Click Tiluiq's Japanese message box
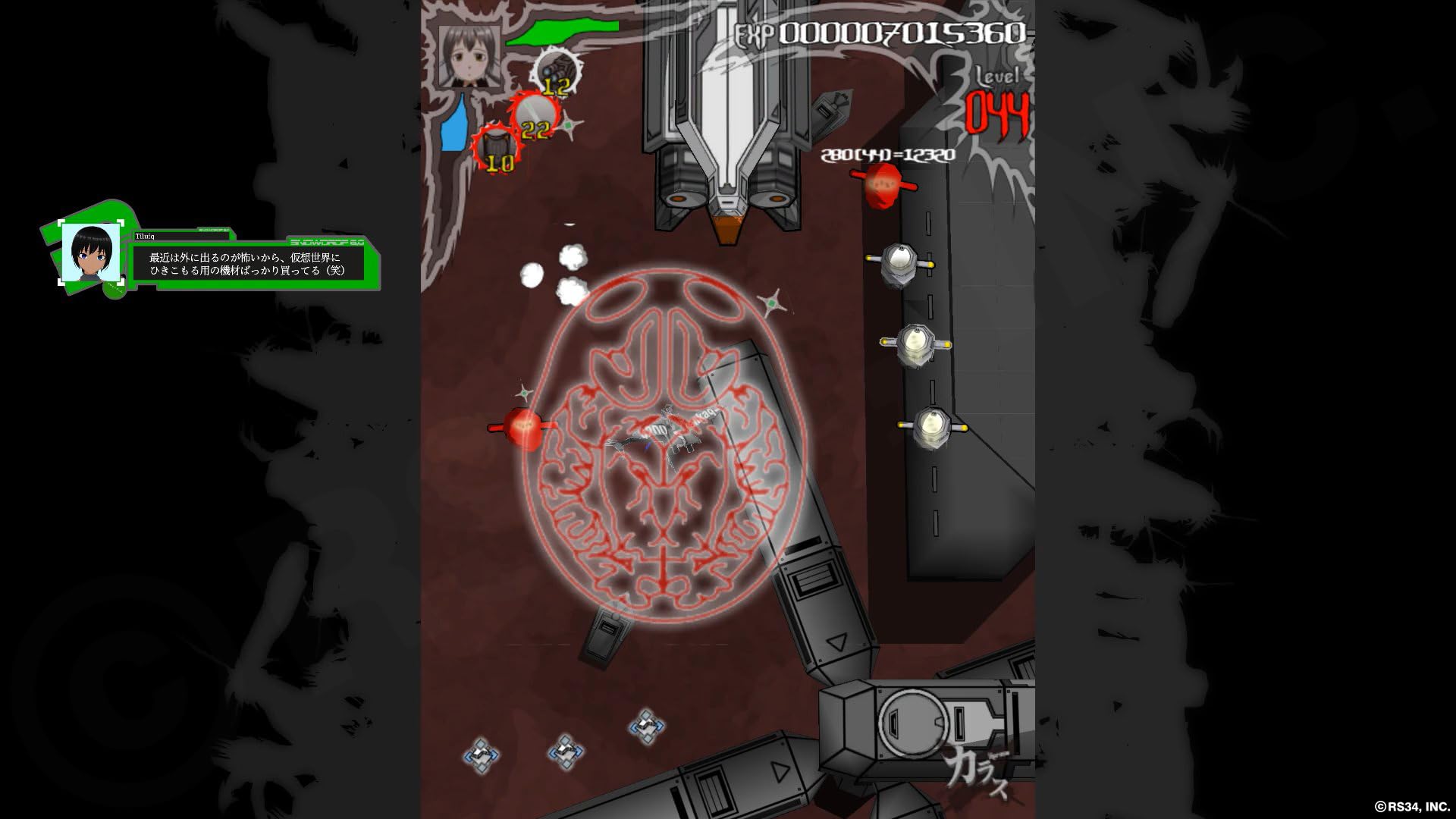 tap(247, 264)
